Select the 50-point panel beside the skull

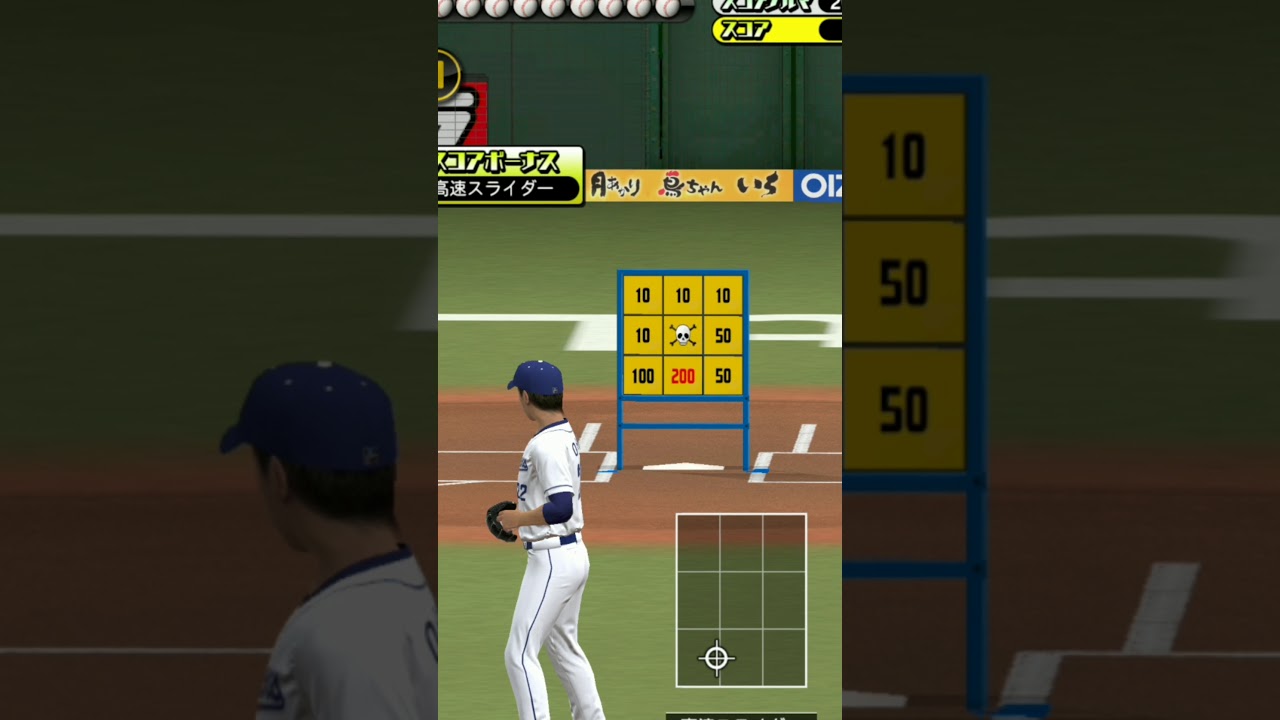[x=723, y=336]
